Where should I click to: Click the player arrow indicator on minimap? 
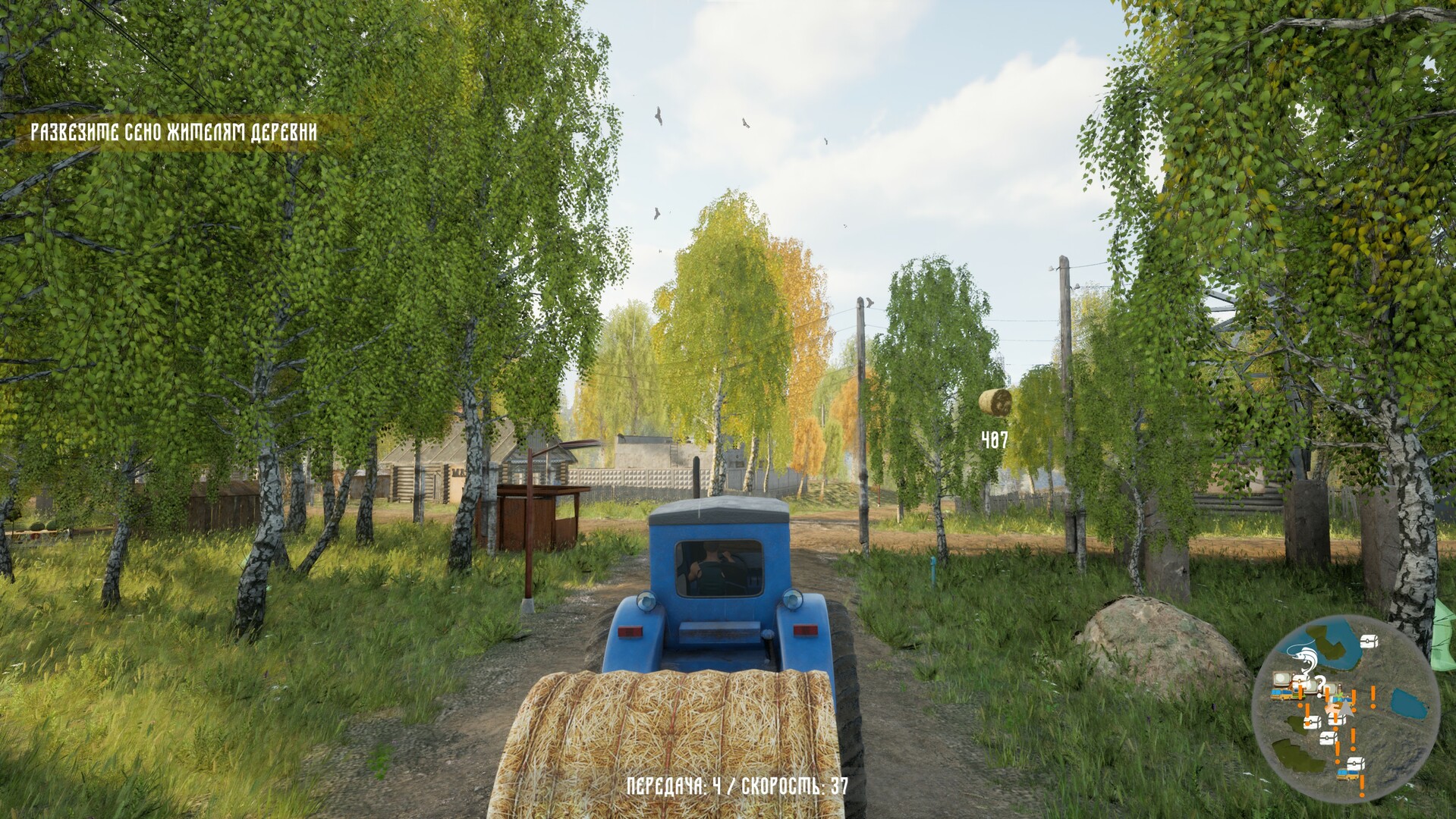point(1346,707)
